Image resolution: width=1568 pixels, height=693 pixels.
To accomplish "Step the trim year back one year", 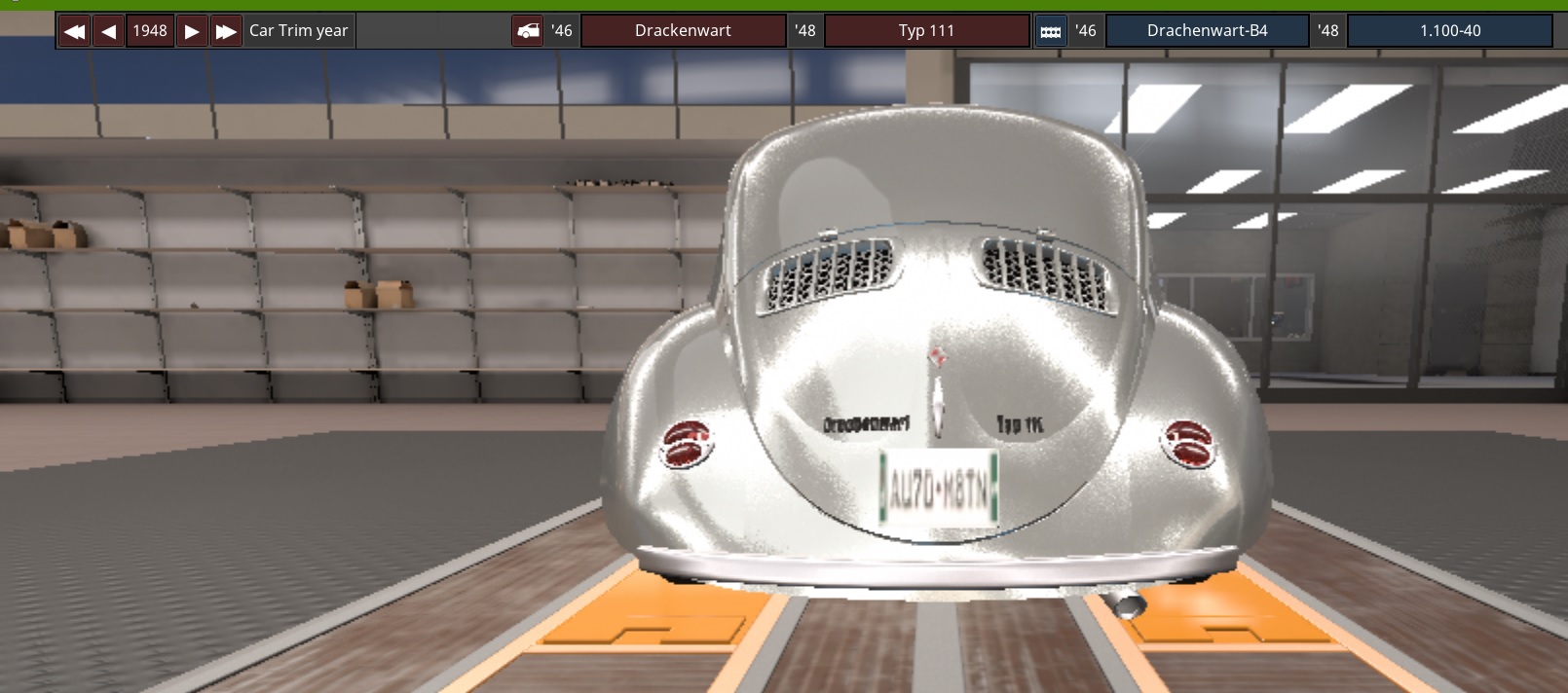I will click(109, 31).
